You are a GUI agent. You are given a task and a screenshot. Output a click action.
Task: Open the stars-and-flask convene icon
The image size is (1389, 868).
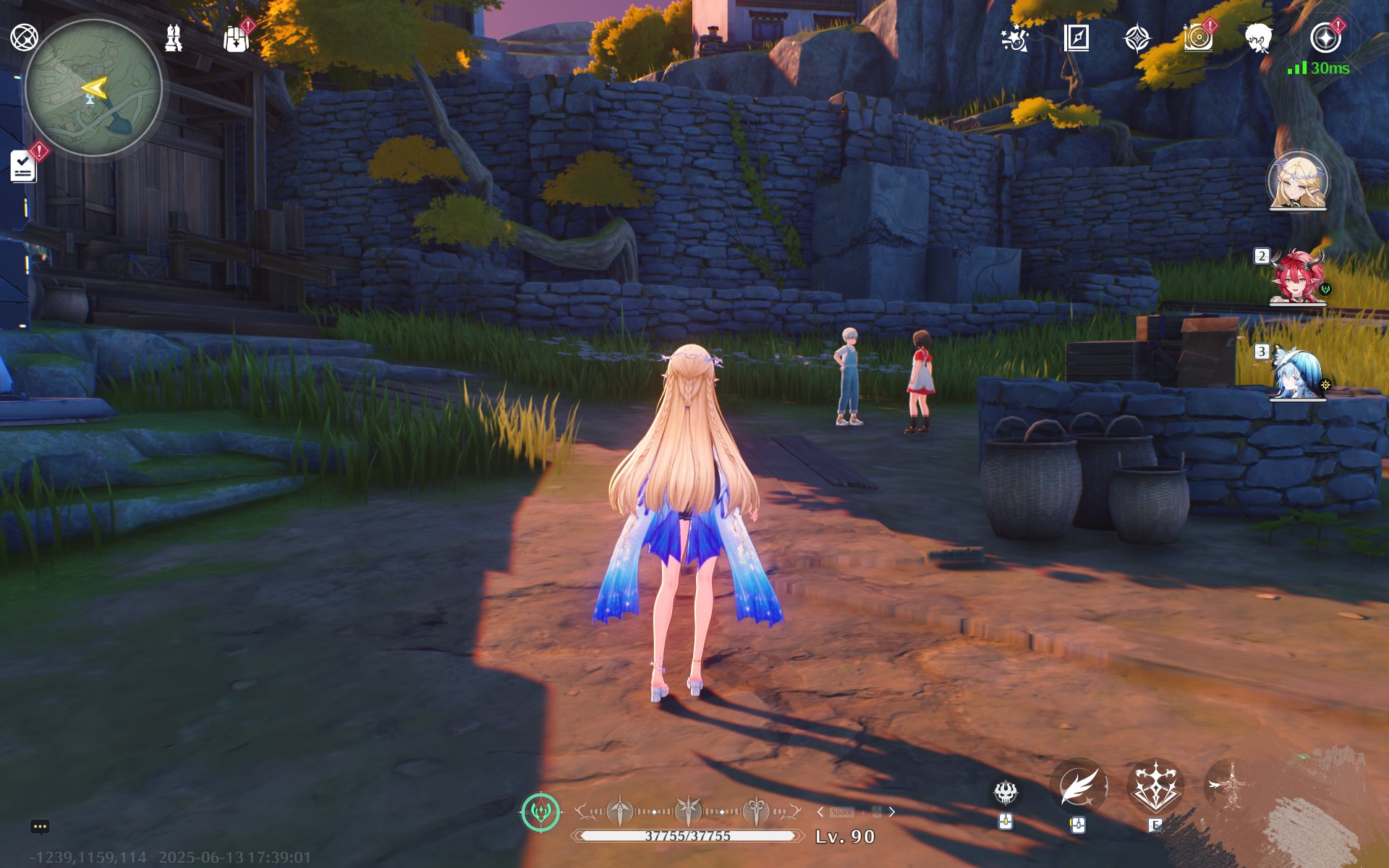pos(1014,38)
